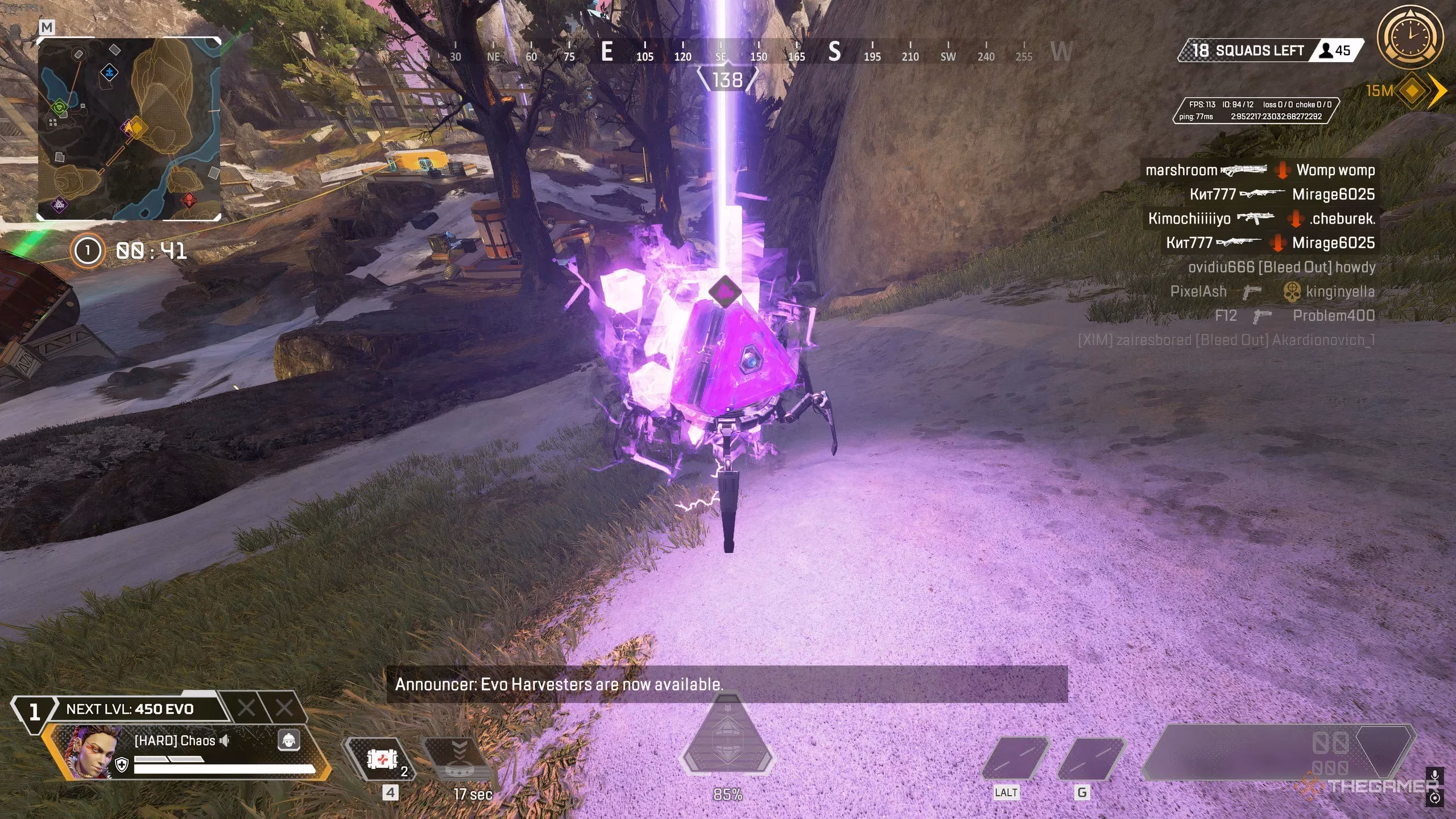This screenshot has height=819, width=1456.
Task: Open the level 1 Evo upgrade badge
Action: pyautogui.click(x=34, y=712)
